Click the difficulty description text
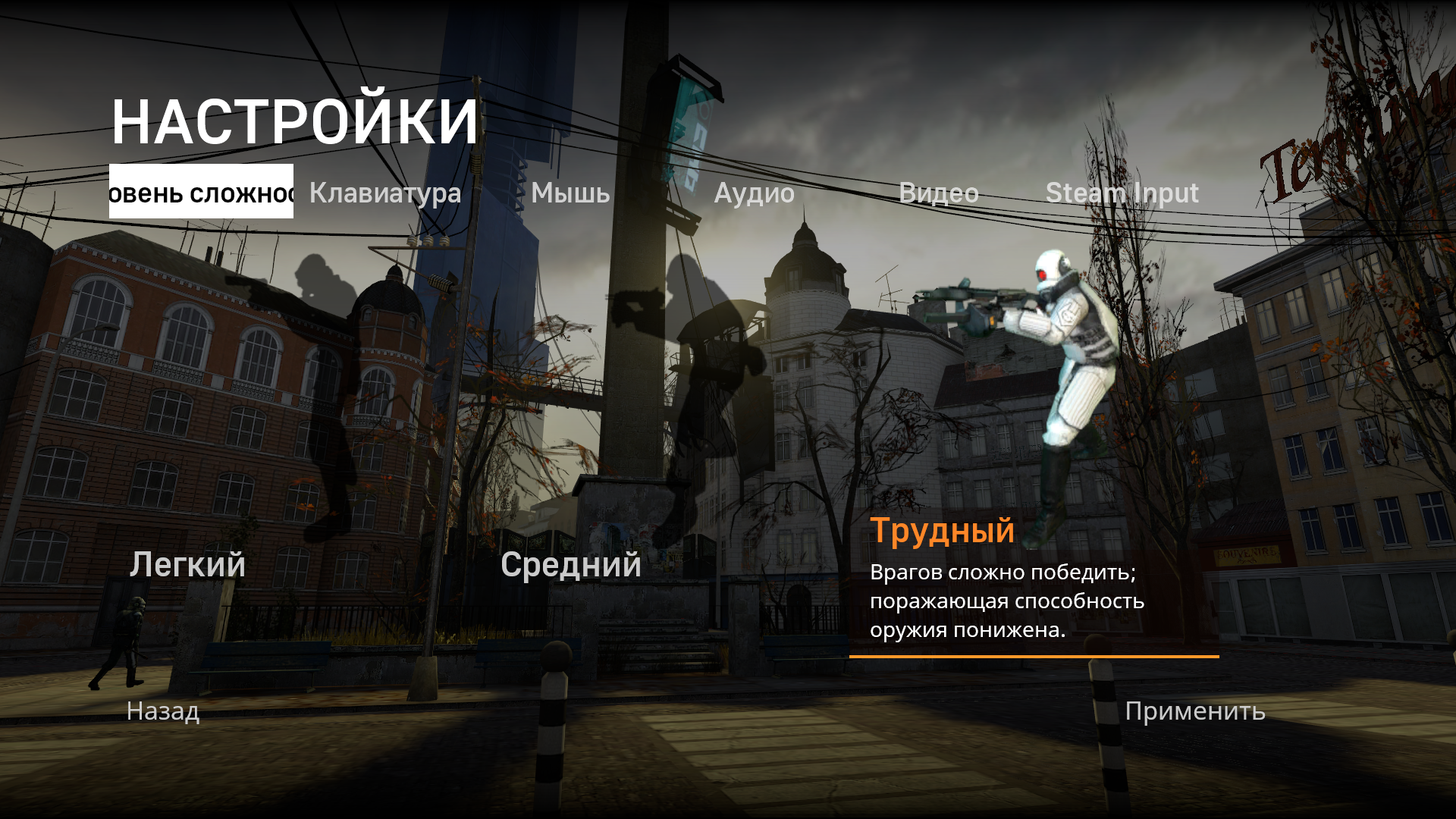This screenshot has width=1456, height=819. [x=1009, y=601]
